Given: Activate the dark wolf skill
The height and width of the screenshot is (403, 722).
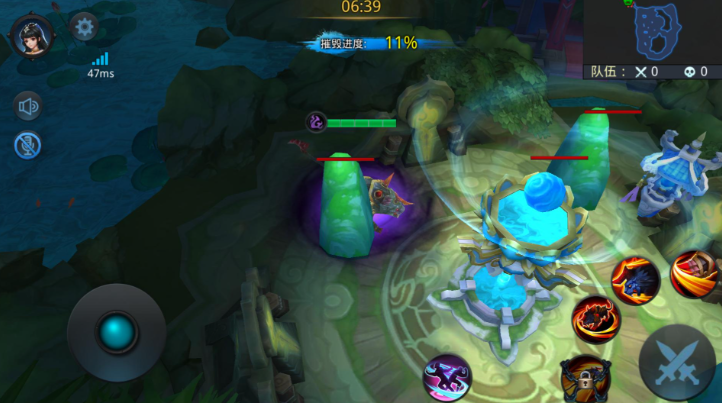Looking at the screenshot, I should pos(635,277).
